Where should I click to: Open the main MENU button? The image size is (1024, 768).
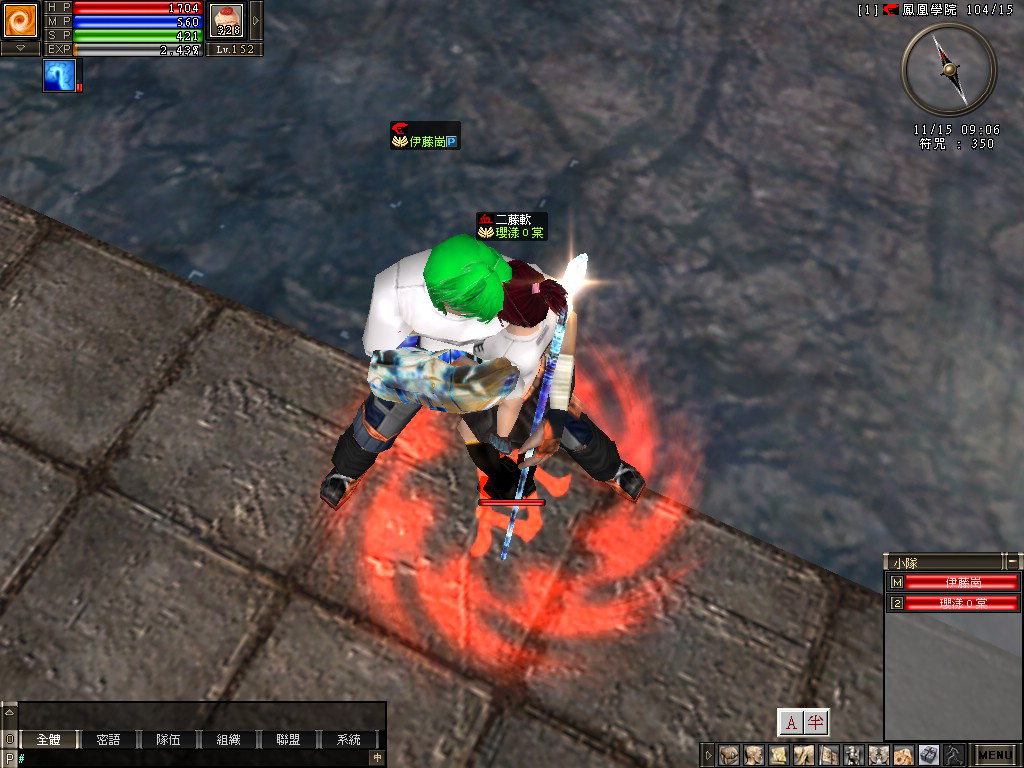tap(995, 754)
